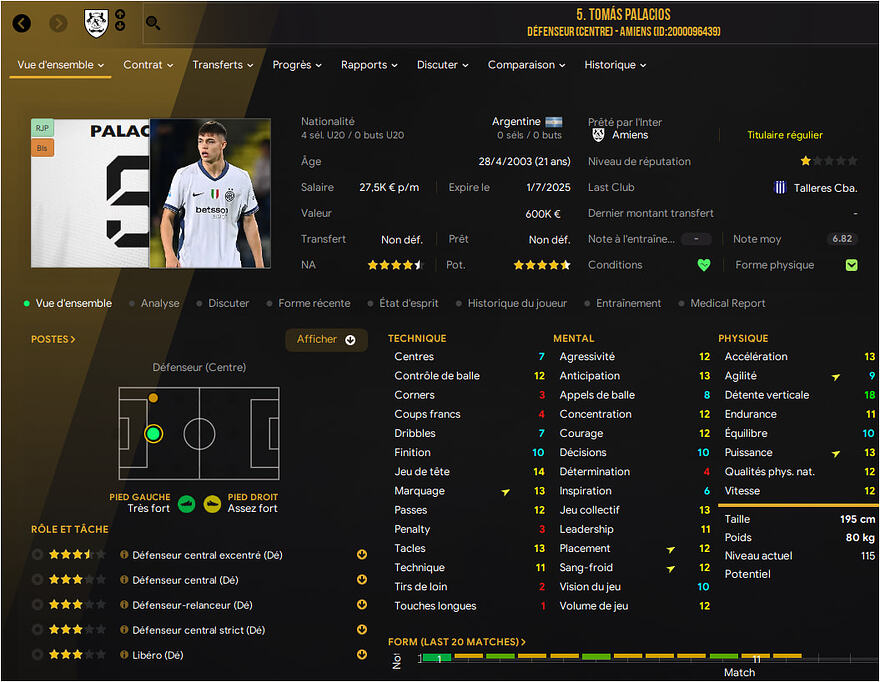Switch to the Analyse tab
Screen dimensions: 880x682
(160, 303)
